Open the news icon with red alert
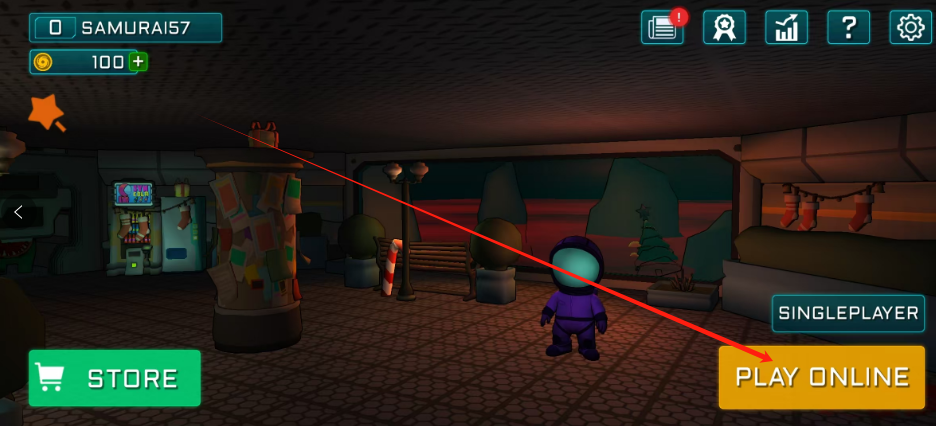This screenshot has width=936, height=426. point(663,27)
